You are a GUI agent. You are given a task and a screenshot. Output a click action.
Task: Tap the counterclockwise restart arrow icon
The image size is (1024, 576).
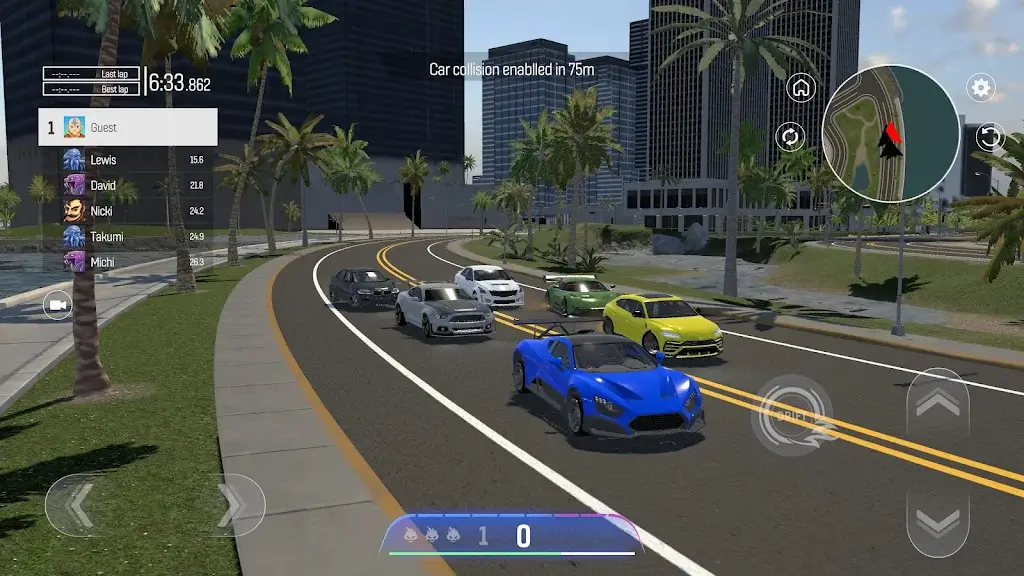989,137
